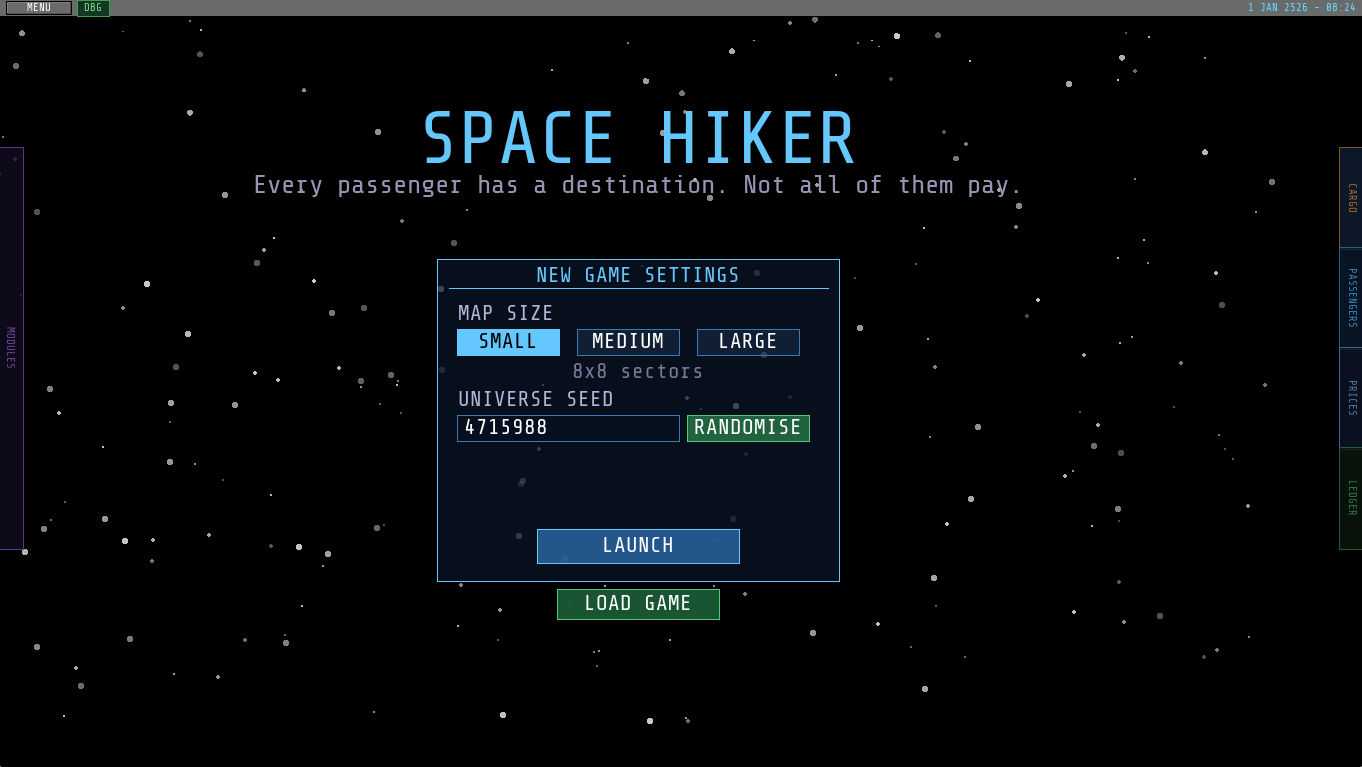Viewport: 1362px width, 767px height.
Task: Select the SMALL map size
Action: pyautogui.click(x=508, y=342)
